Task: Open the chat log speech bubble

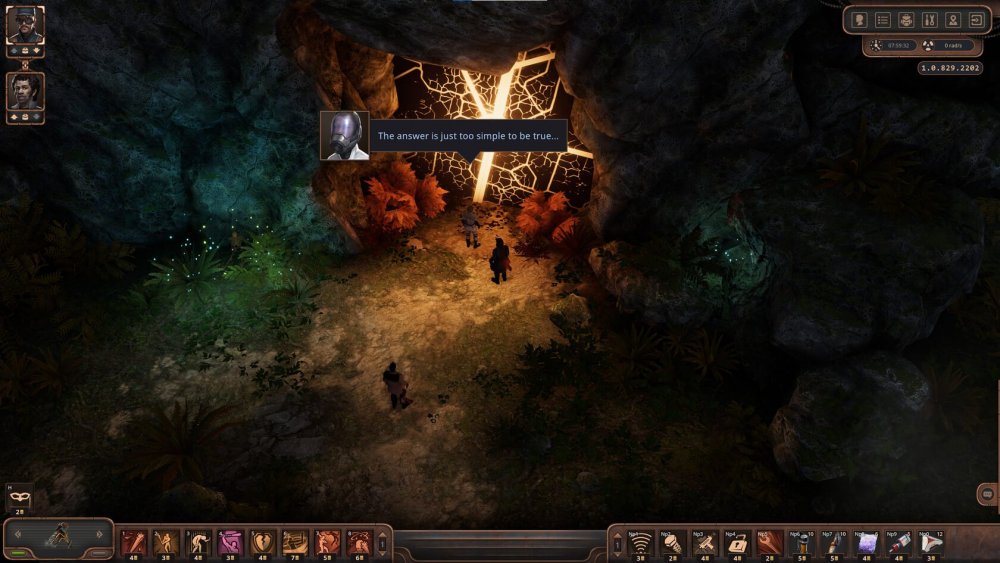Action: click(x=987, y=494)
